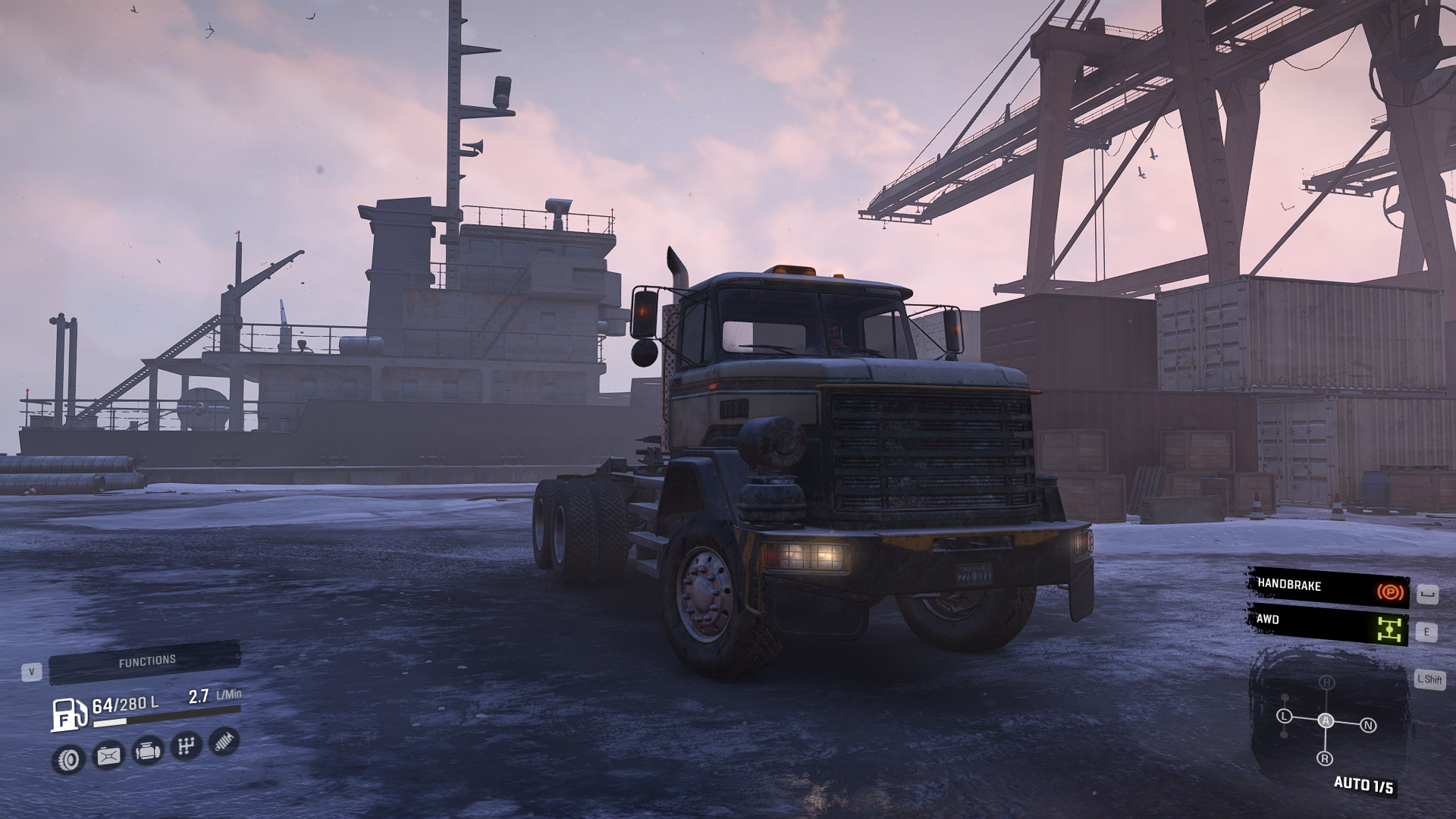Toggle AWD drive mode

pyautogui.click(x=1329, y=623)
